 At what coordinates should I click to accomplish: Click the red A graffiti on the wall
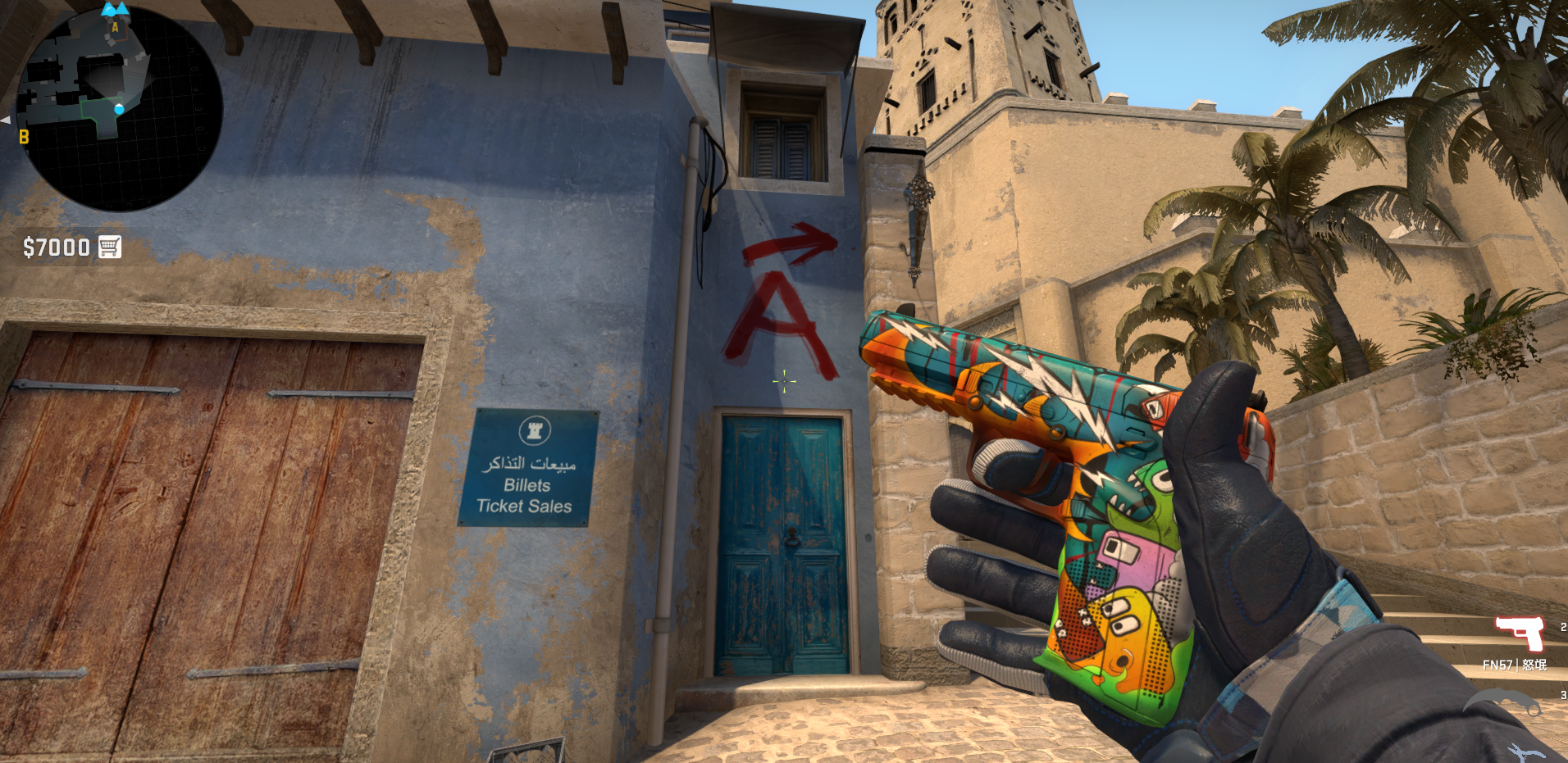point(776,319)
